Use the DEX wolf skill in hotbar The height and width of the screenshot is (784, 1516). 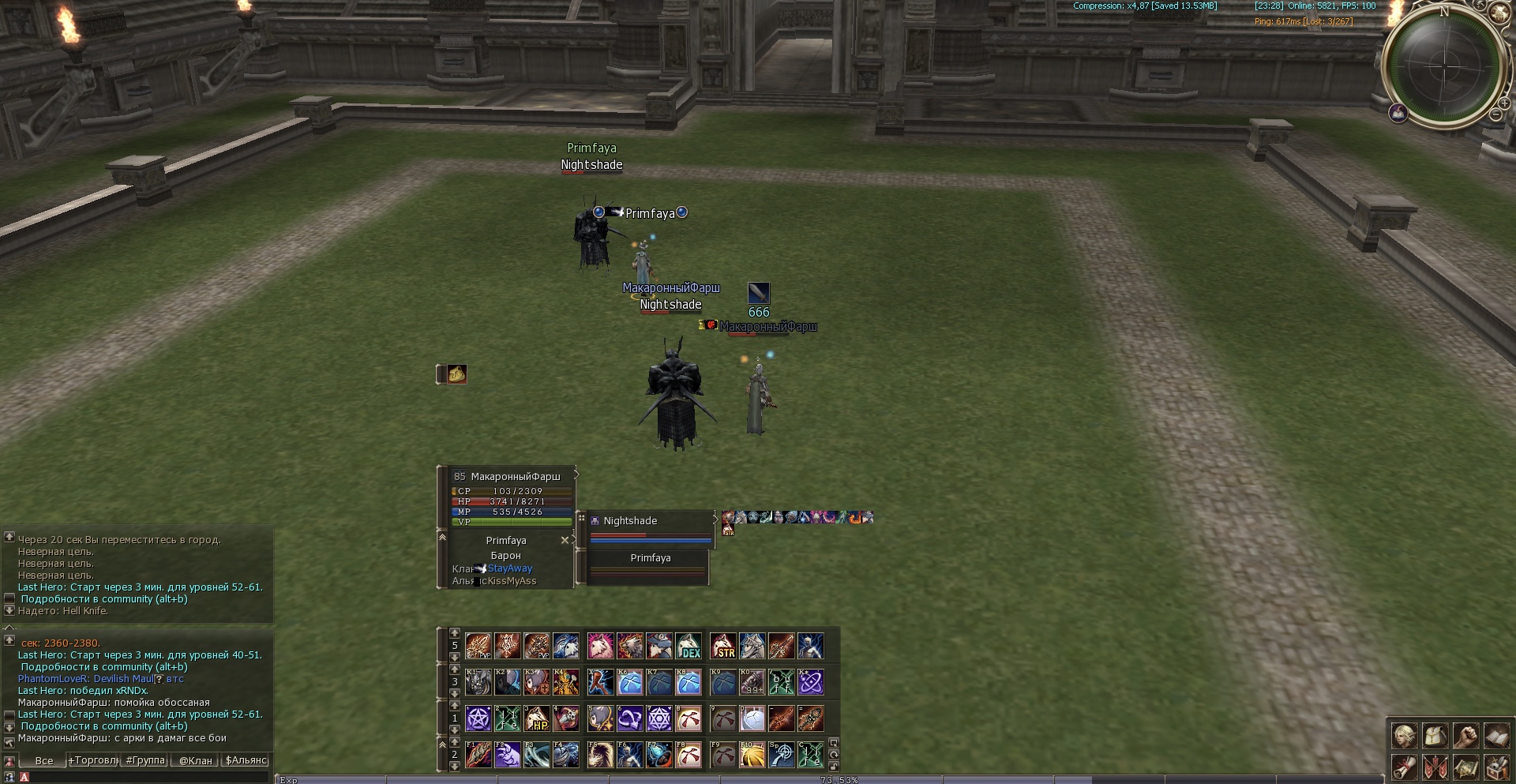[x=689, y=646]
